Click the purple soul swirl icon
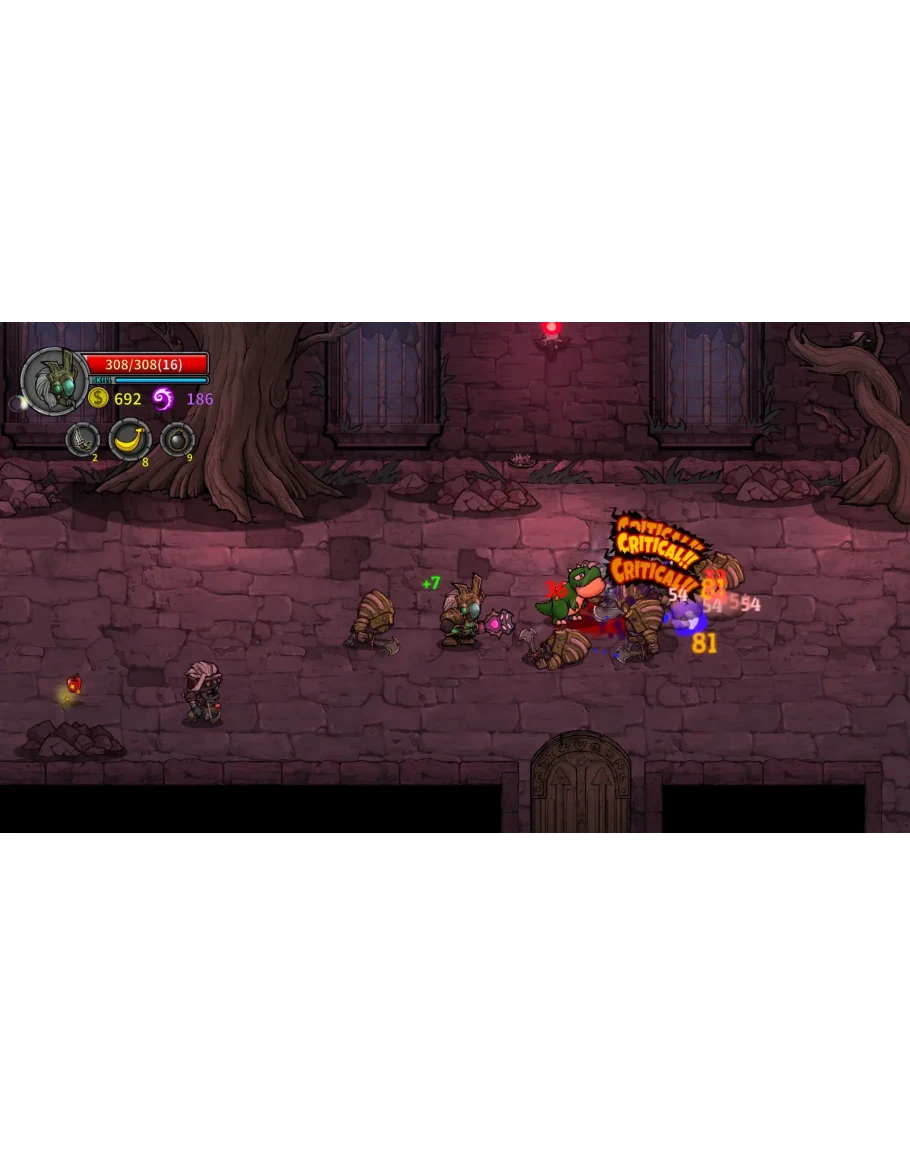910x1155 pixels. click(163, 399)
